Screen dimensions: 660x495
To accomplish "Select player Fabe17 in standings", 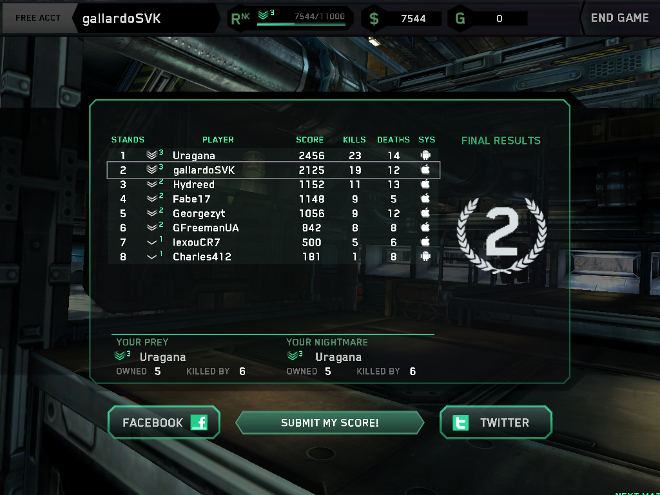I will pos(272,199).
